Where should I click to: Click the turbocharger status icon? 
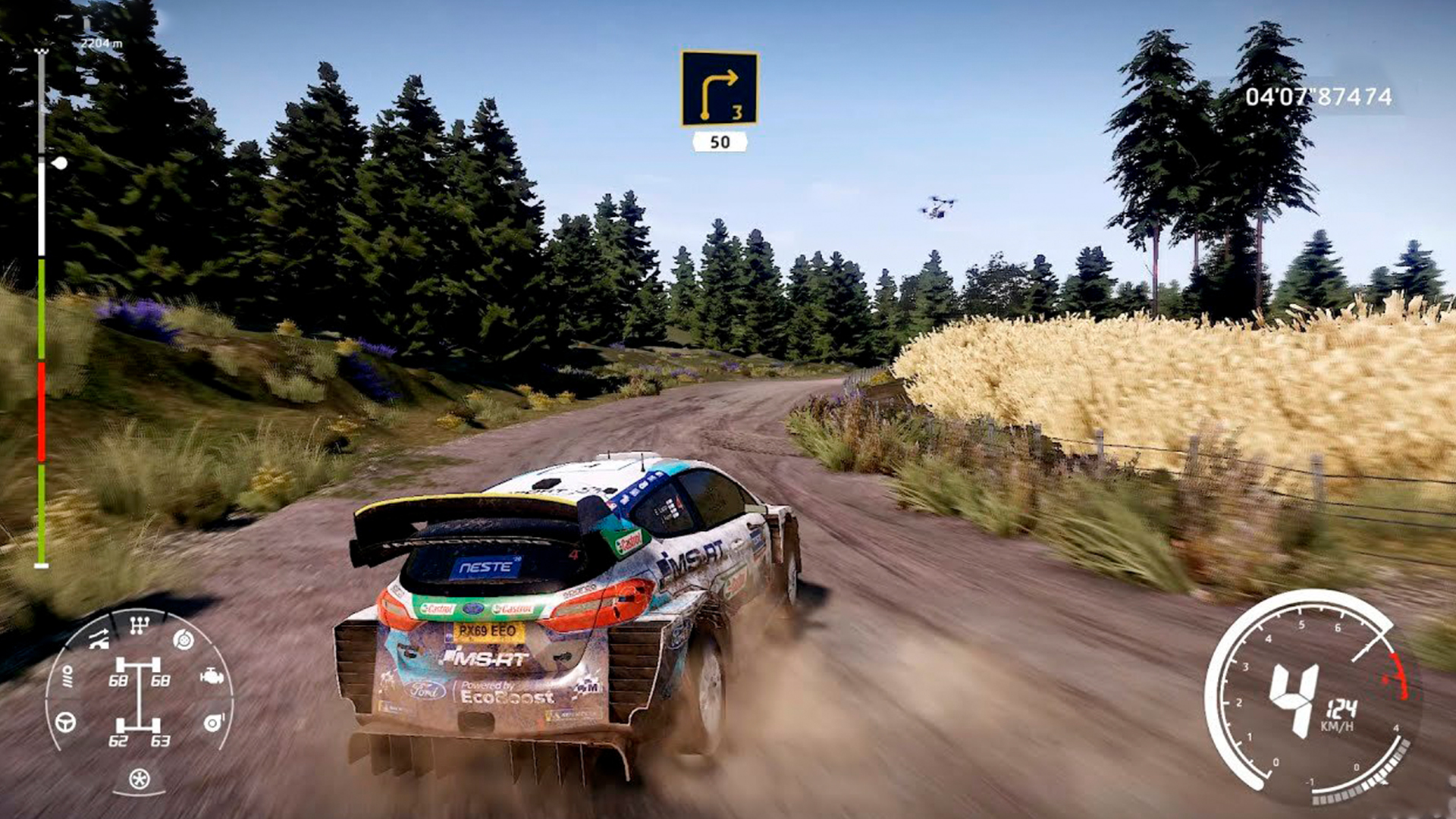(213, 723)
